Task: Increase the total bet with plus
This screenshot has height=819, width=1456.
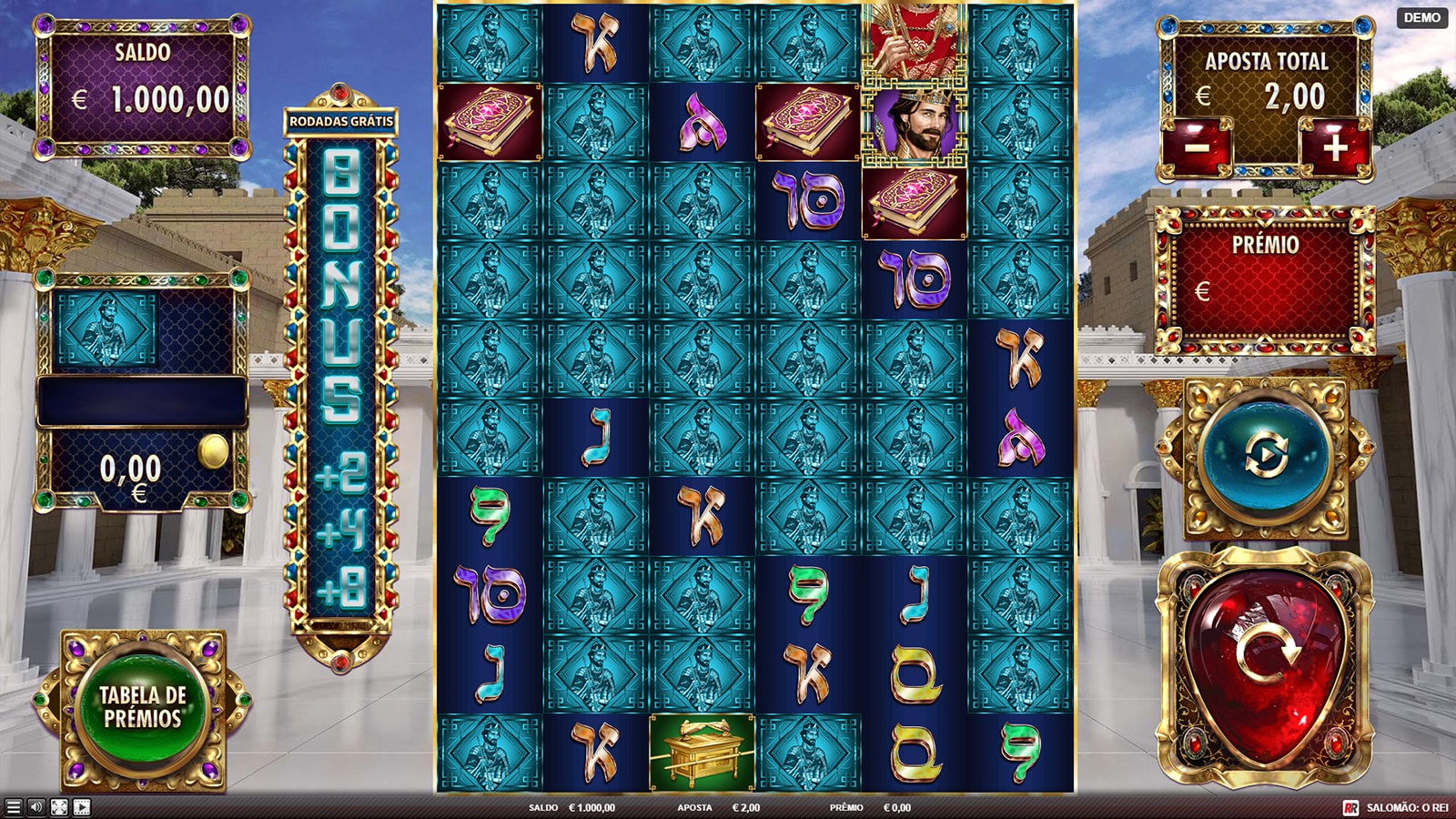Action: click(x=1334, y=147)
